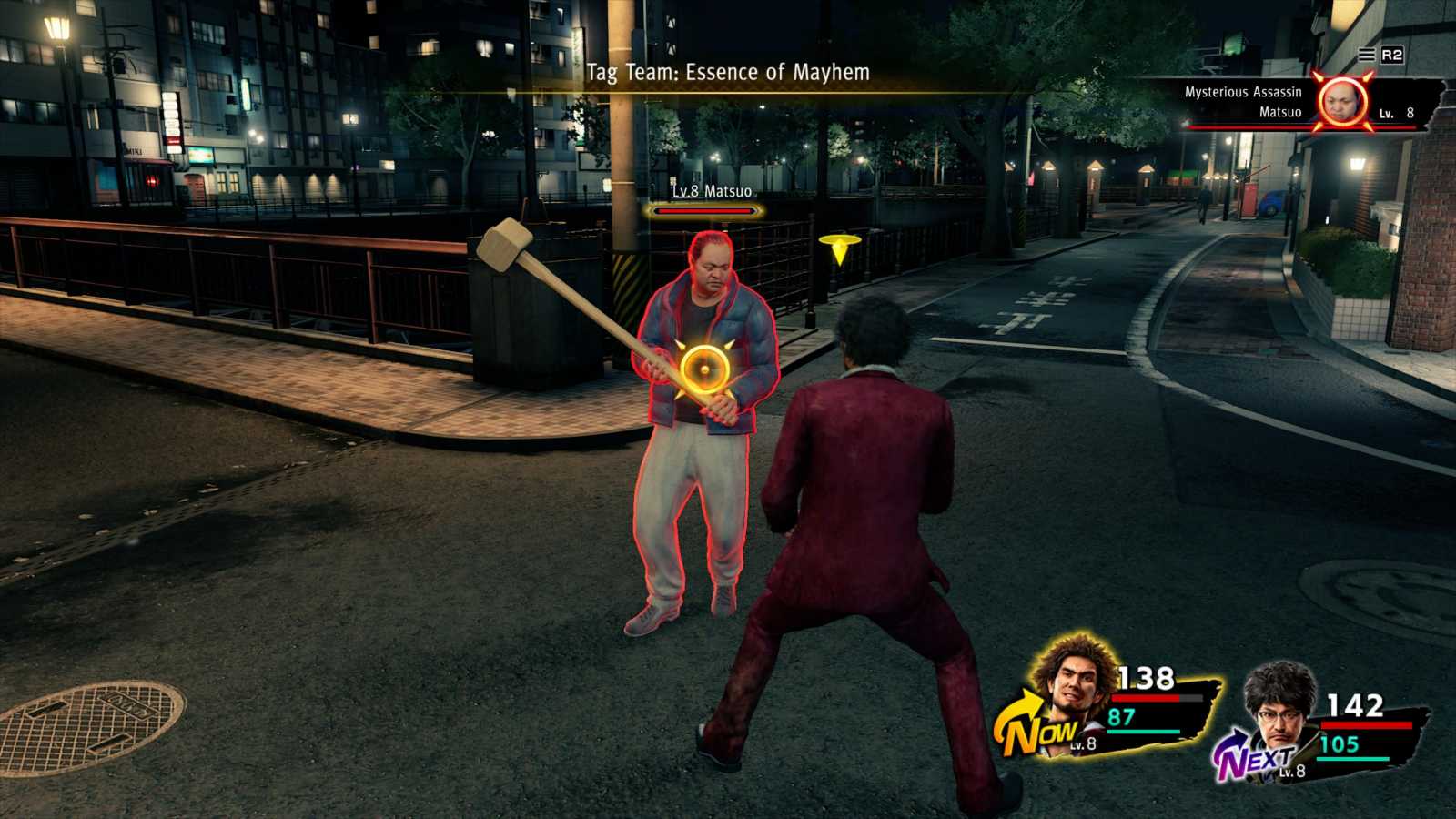Select the 'Lv.8 Matsuo' nameplate above the enemy
This screenshot has height=819, width=1456.
[712, 191]
